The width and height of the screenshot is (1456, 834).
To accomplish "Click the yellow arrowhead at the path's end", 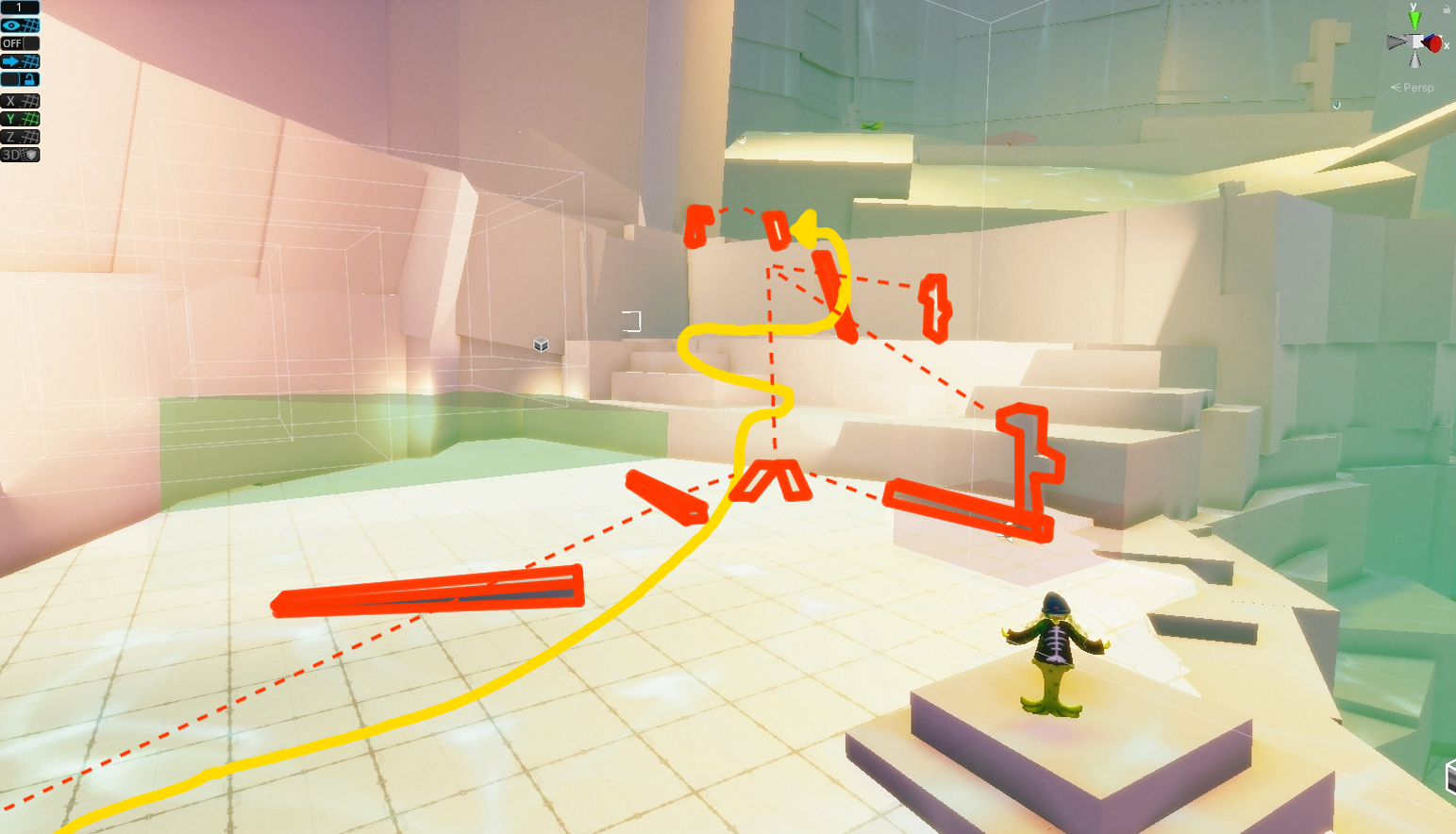I will tap(805, 226).
